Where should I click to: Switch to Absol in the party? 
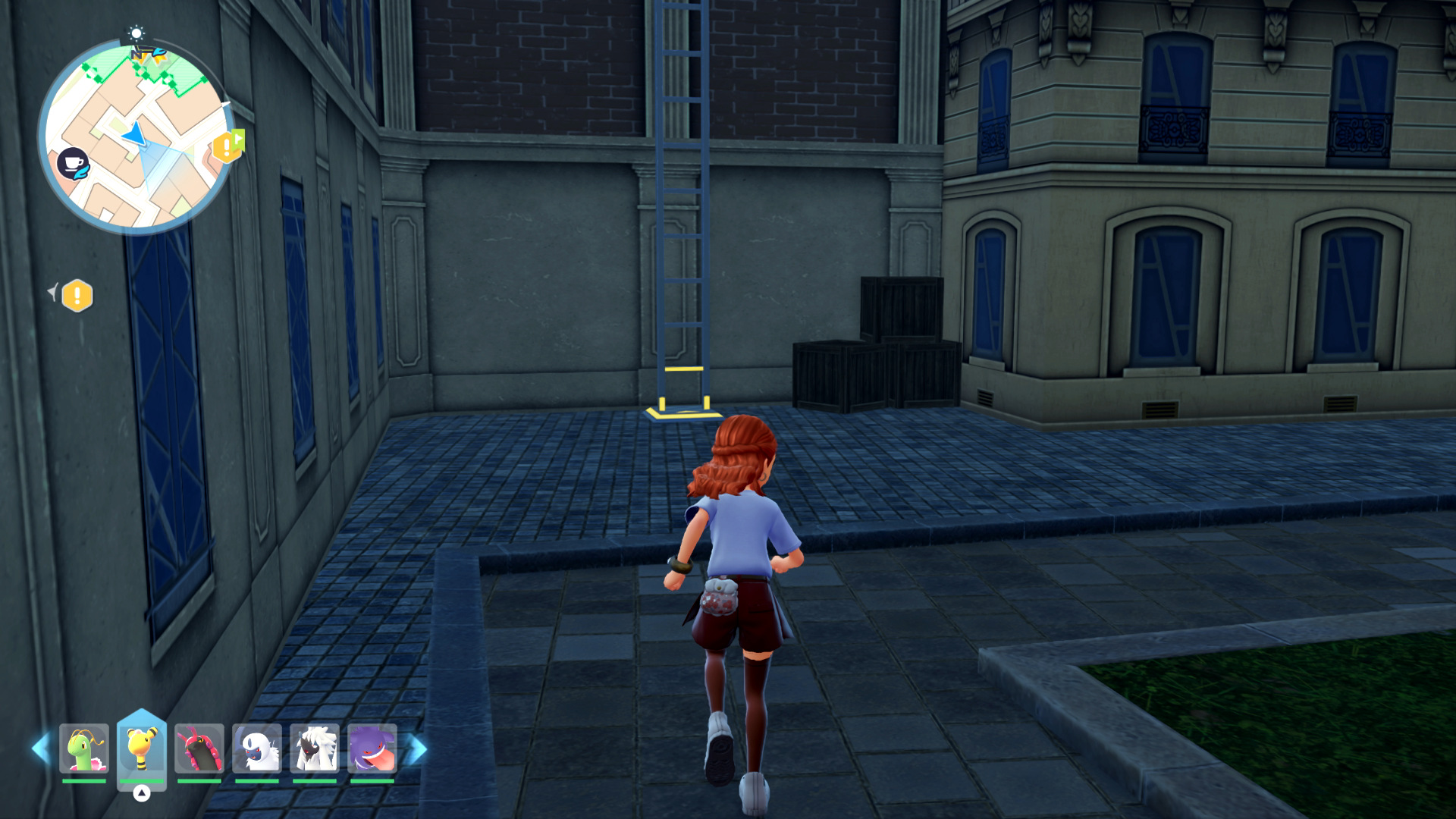257,748
